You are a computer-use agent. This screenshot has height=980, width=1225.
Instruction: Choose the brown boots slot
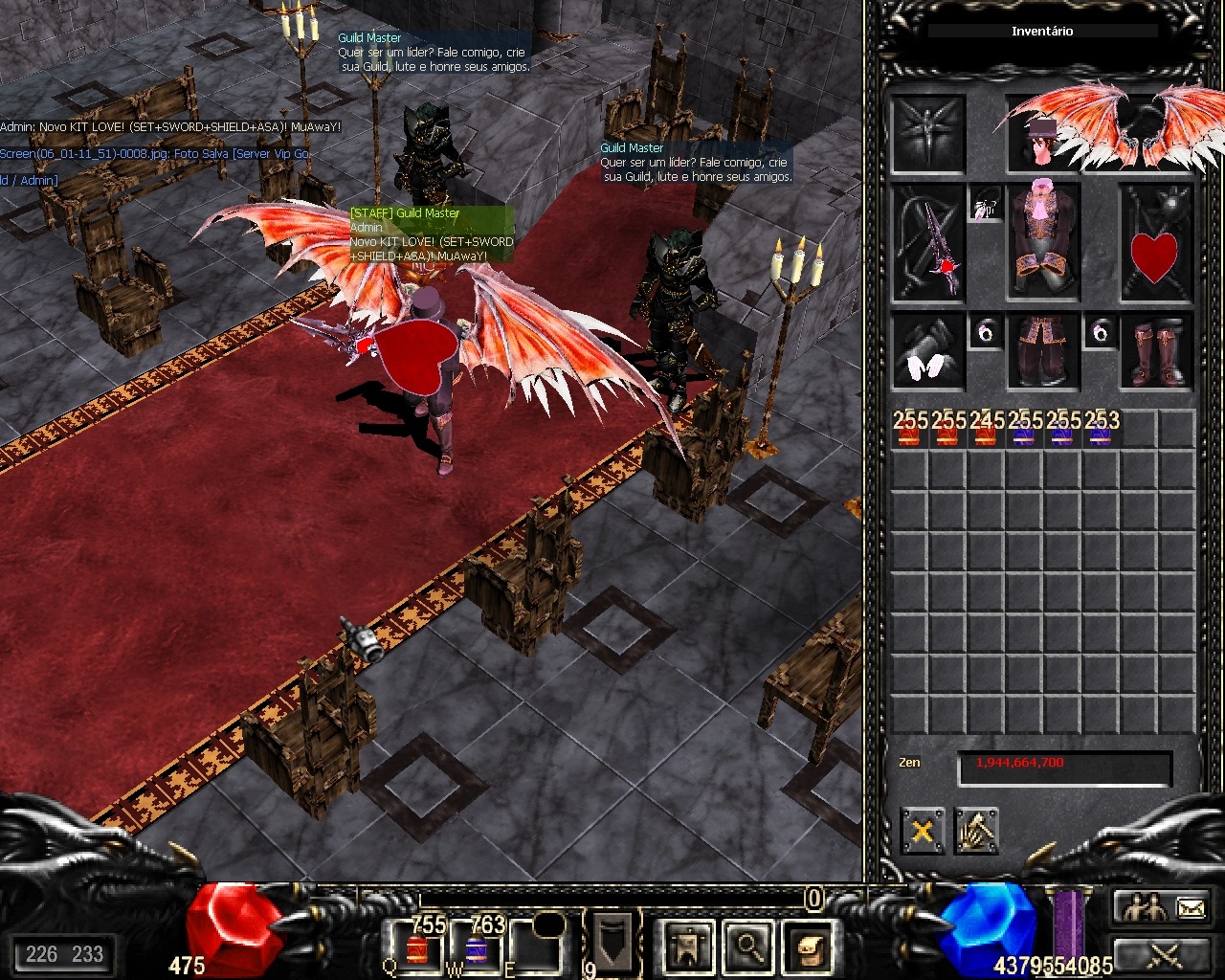(x=1156, y=352)
